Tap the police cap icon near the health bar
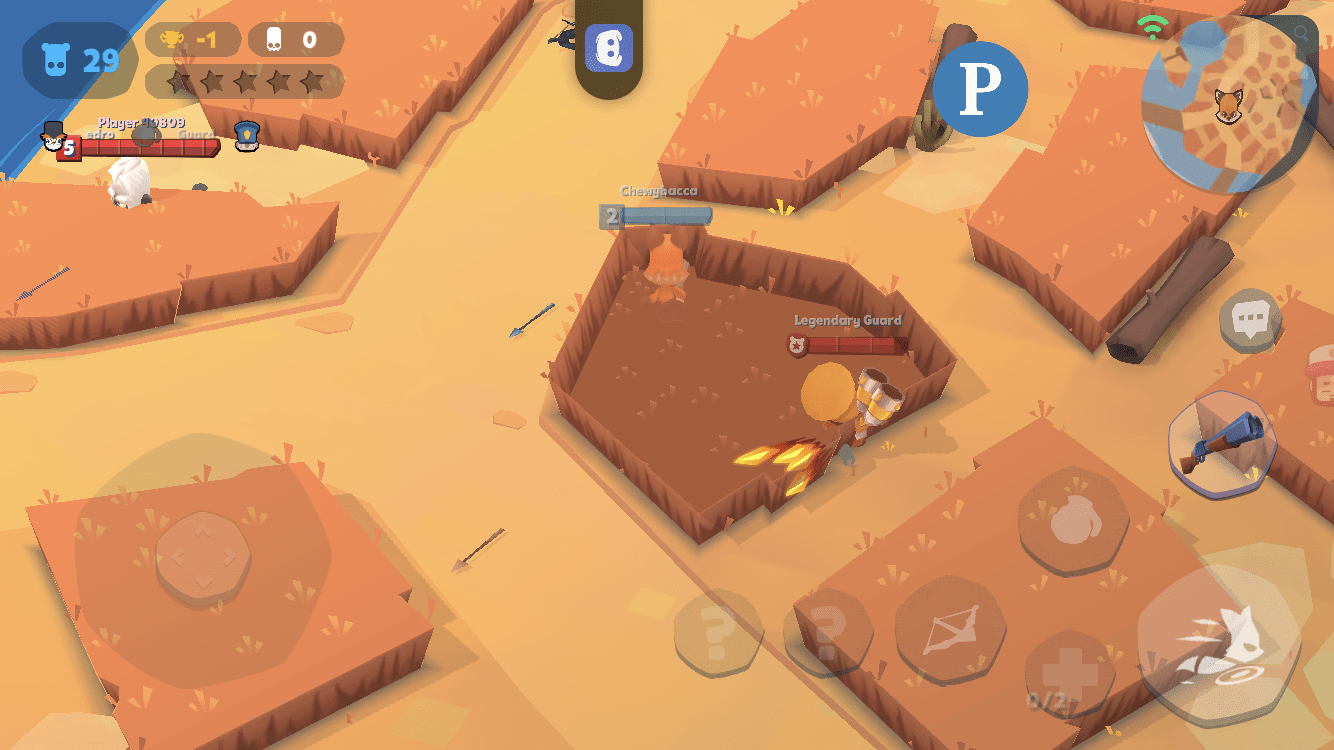Image resolution: width=1334 pixels, height=750 pixels. [246, 135]
